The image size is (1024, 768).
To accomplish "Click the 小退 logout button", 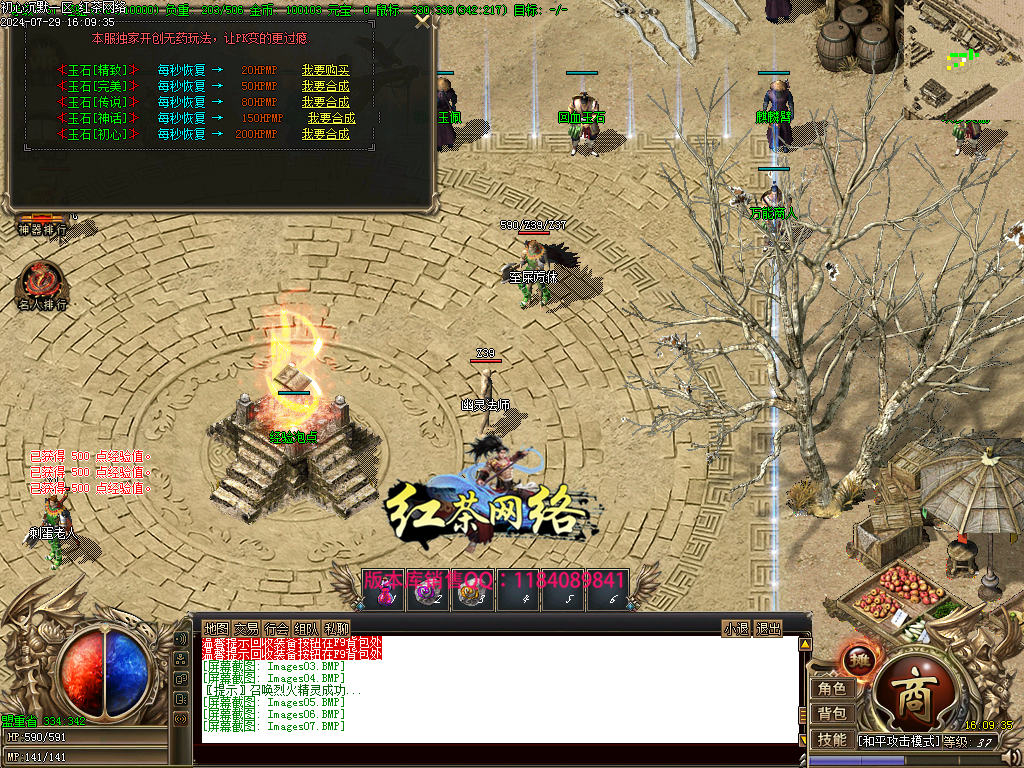I will [736, 628].
